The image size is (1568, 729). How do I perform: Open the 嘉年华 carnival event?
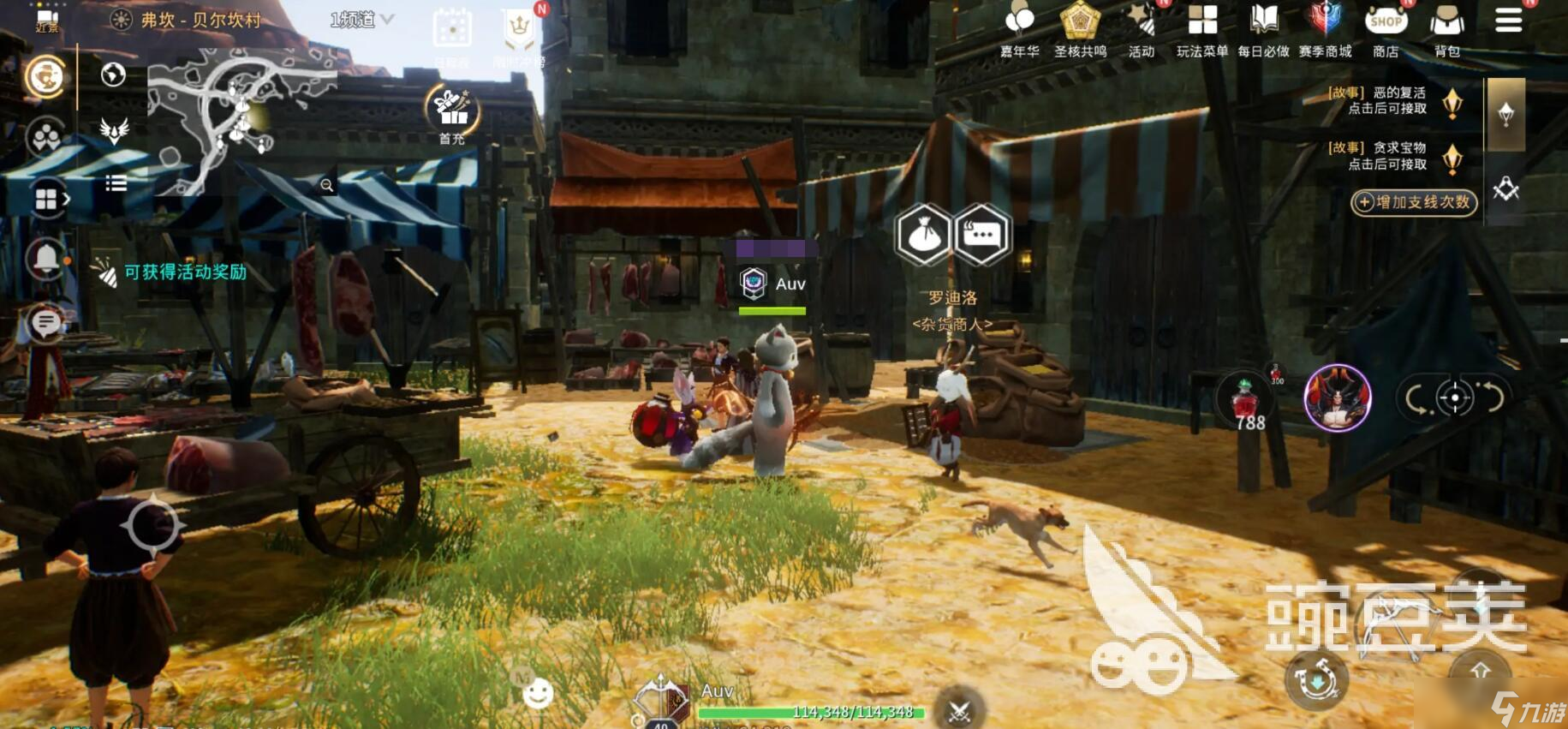[1019, 28]
